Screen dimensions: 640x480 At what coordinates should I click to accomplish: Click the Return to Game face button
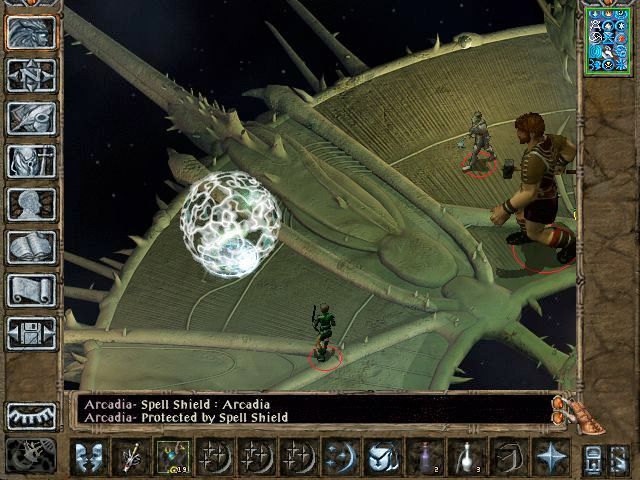coord(31,33)
